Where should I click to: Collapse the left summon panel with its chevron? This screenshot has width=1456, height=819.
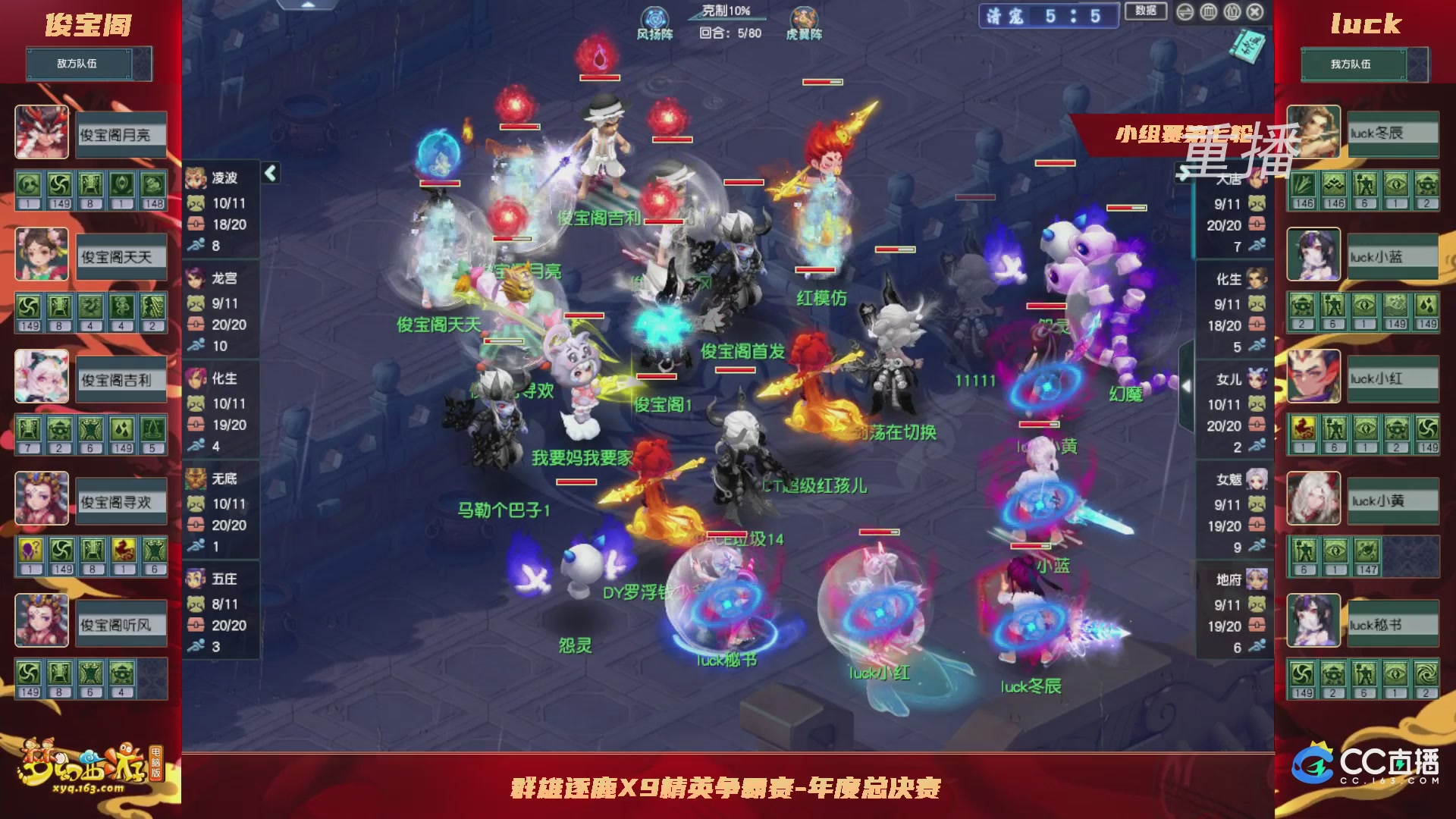coord(269,173)
